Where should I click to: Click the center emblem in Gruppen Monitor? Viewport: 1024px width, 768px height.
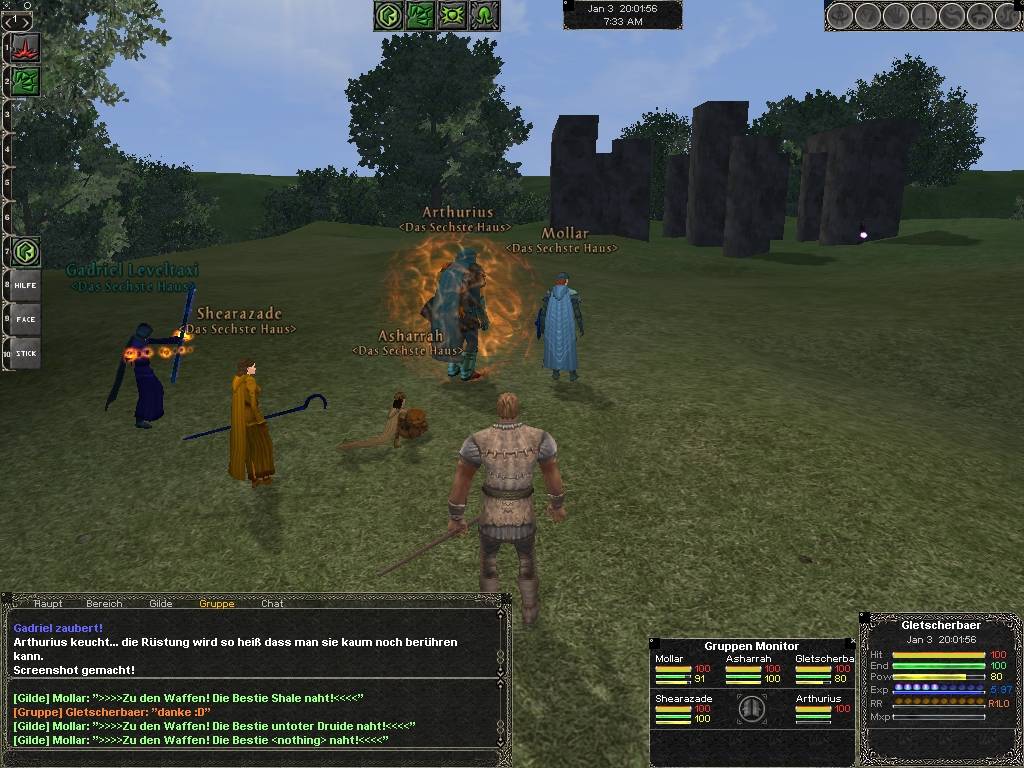751,709
